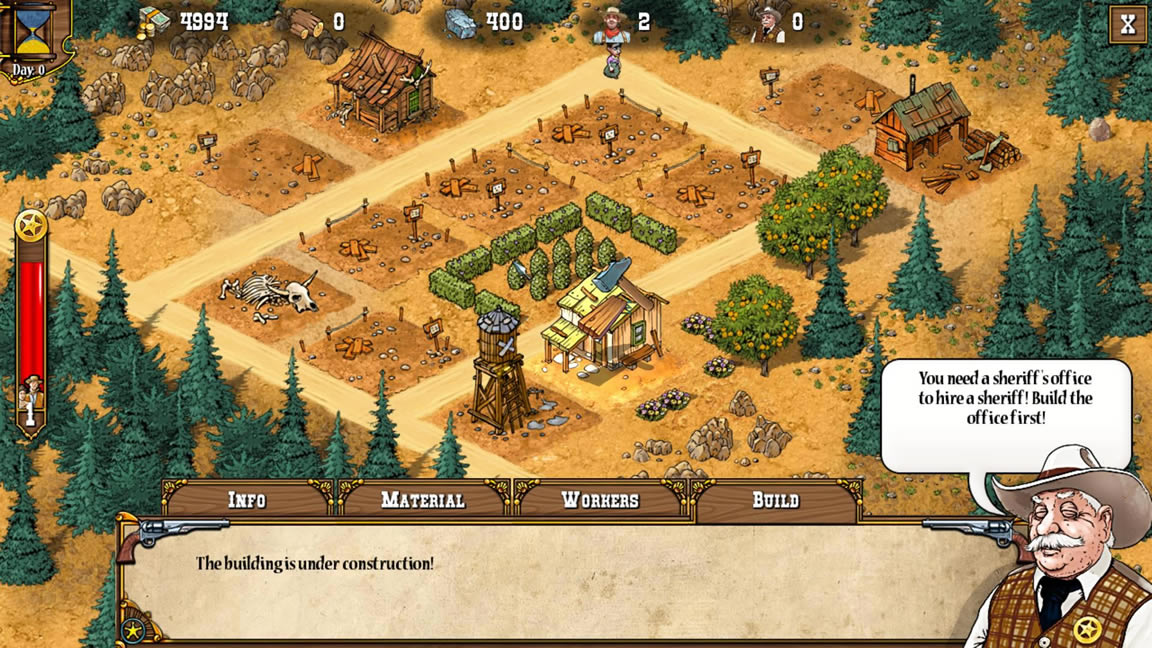Select the Workers tab

600,500
